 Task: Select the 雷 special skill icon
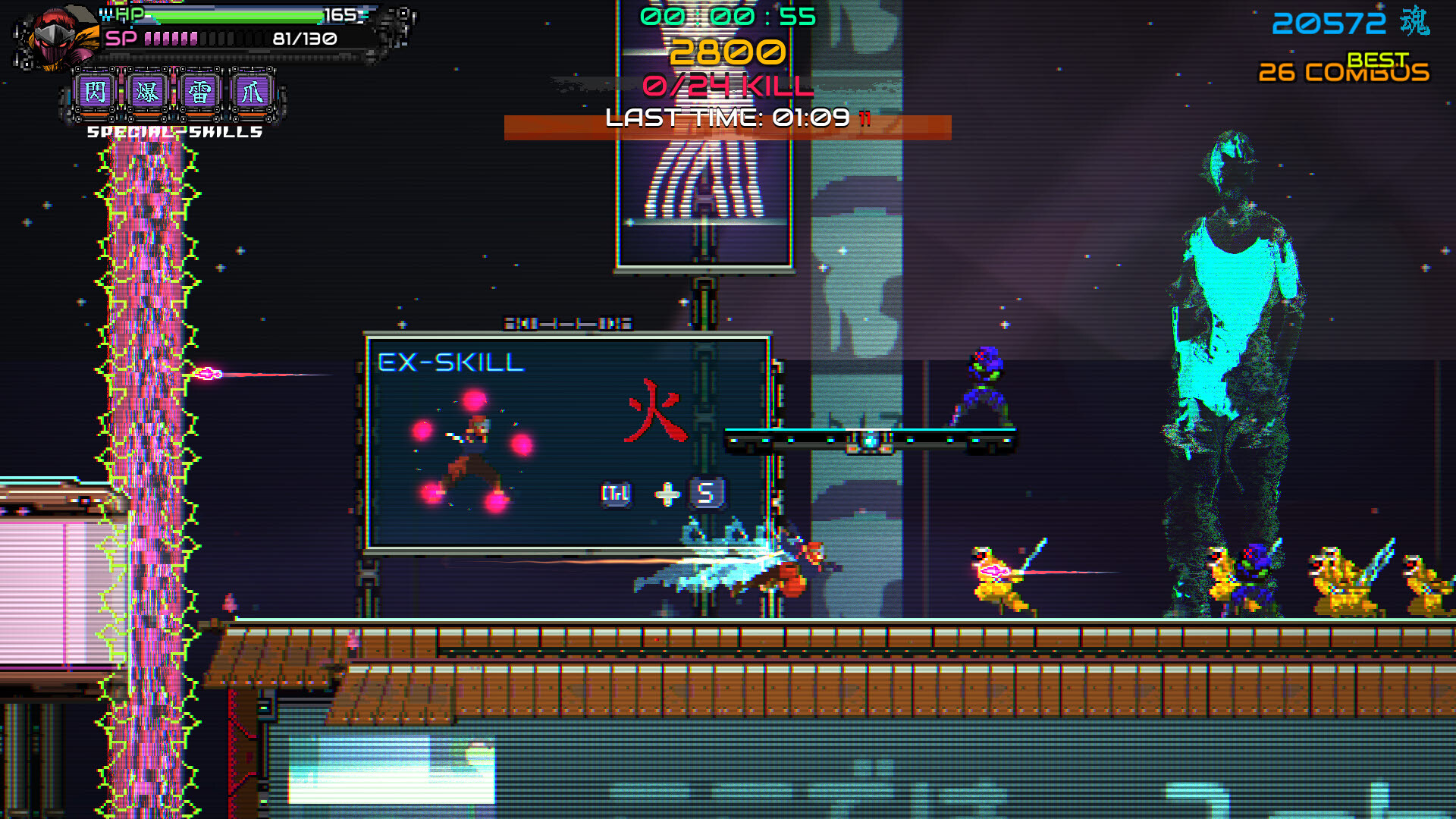click(x=201, y=91)
